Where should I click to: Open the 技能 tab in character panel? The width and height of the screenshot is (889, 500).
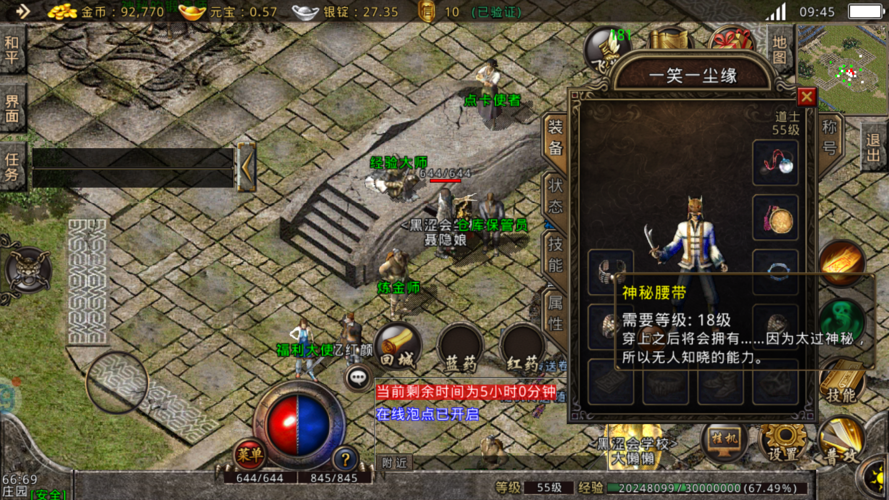(555, 253)
